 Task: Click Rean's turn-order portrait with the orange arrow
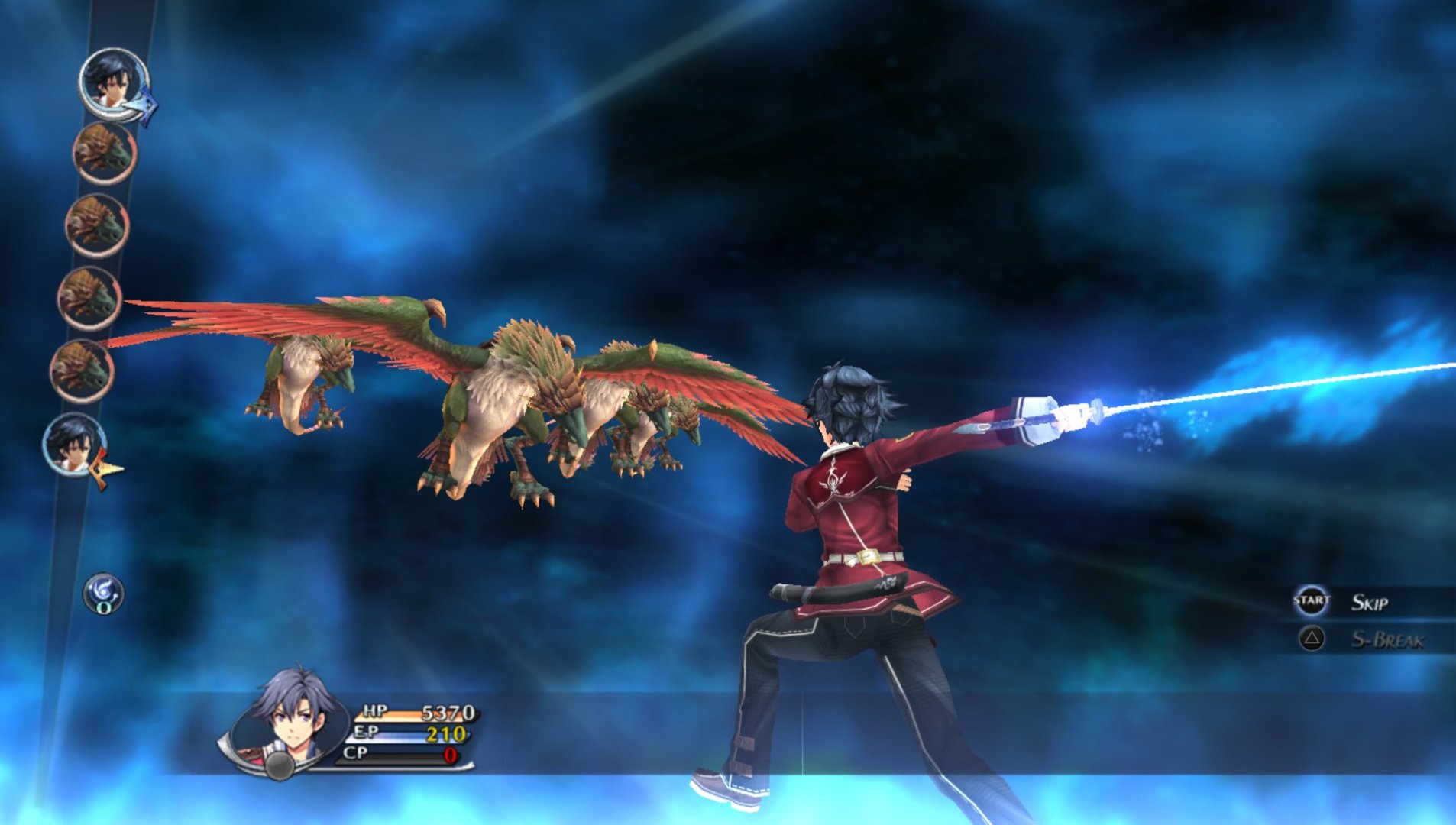coord(75,445)
